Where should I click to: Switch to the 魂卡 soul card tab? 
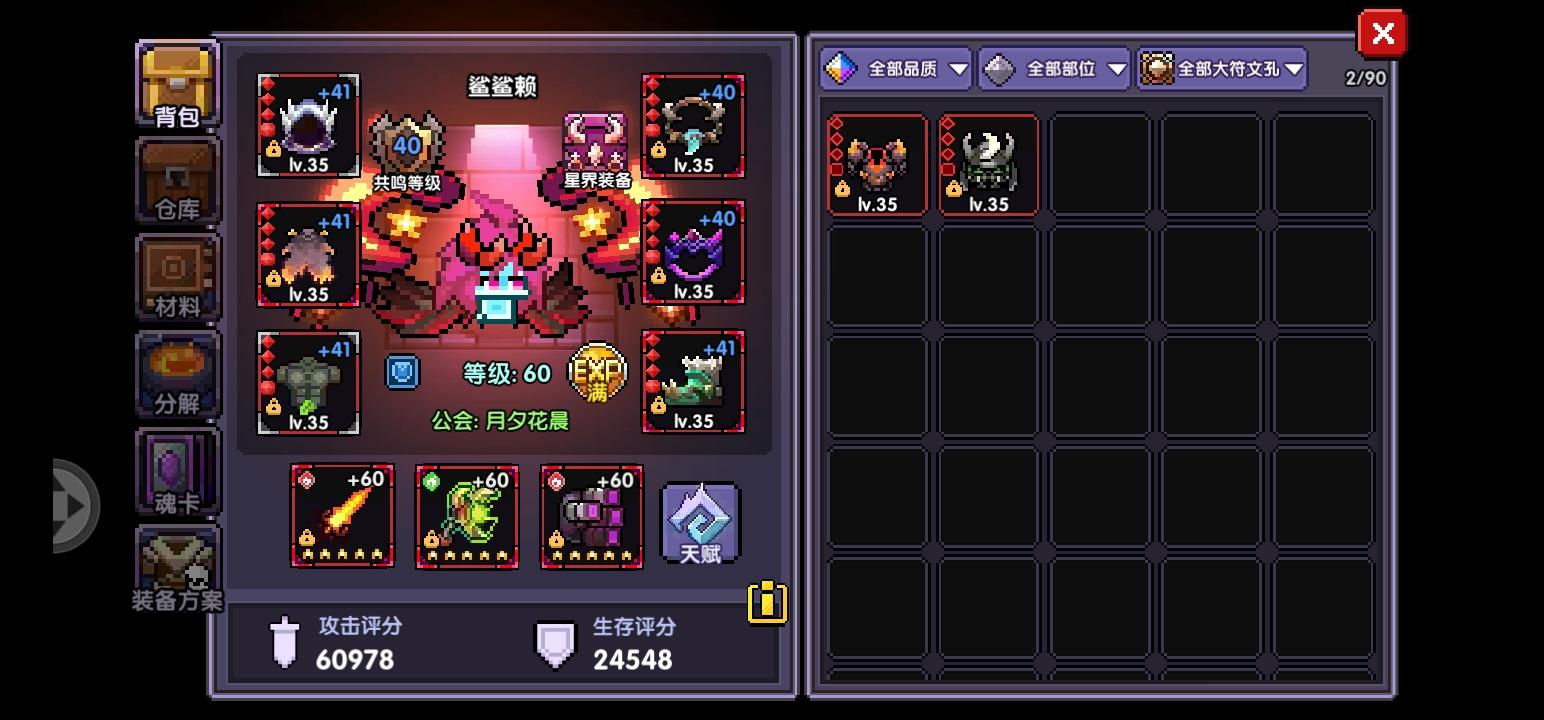click(x=177, y=472)
